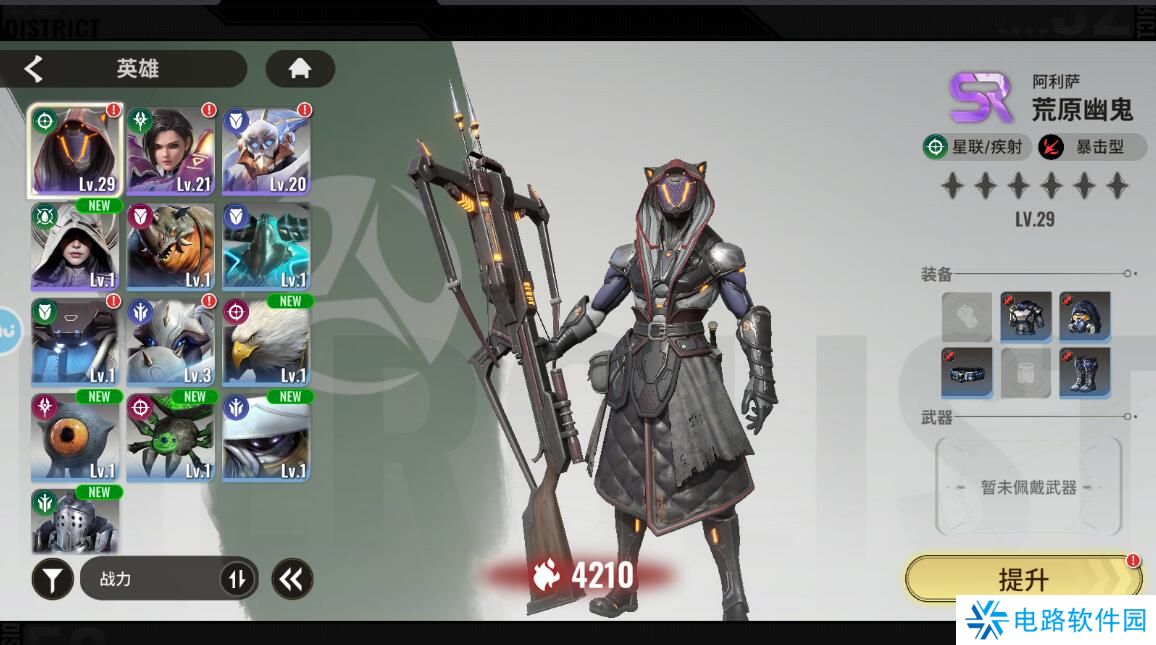The height and width of the screenshot is (645, 1156).
Task: Collapse the hero list with double arrows
Action: coord(292,579)
